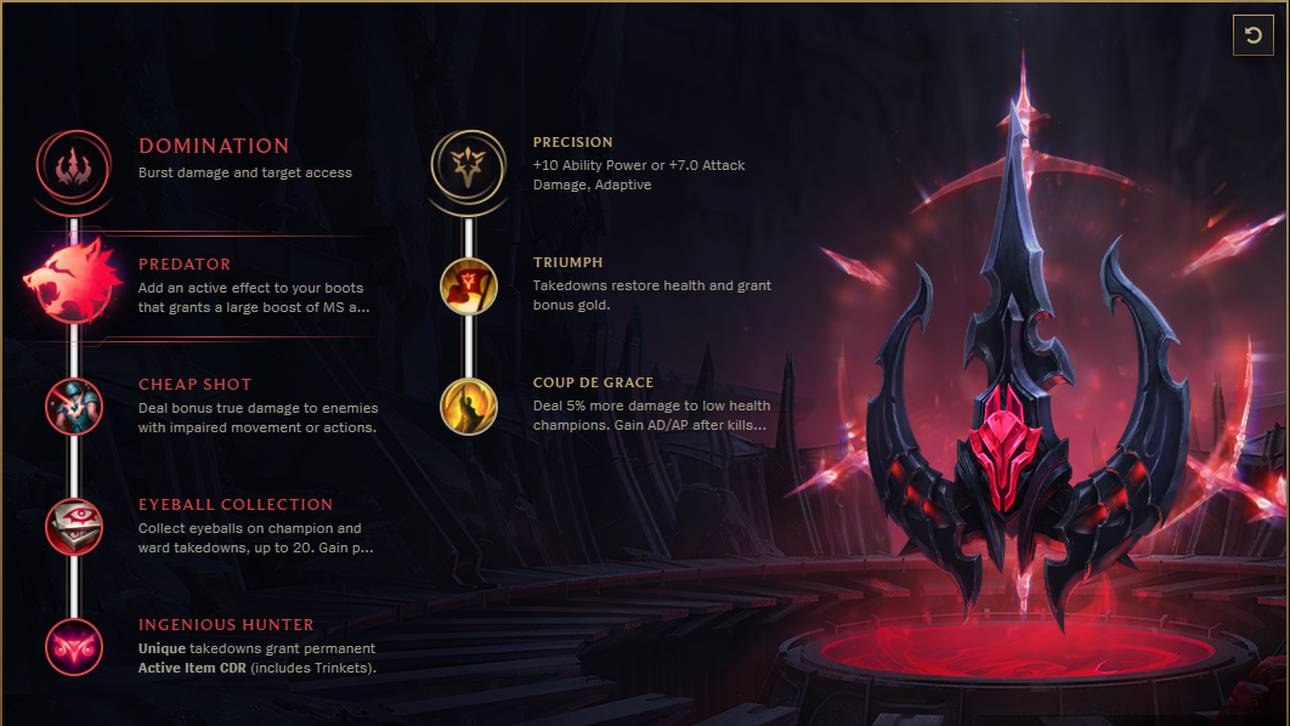Viewport: 1290px width, 726px height.
Task: Pick the Cheap Shot rune icon
Action: [74, 406]
